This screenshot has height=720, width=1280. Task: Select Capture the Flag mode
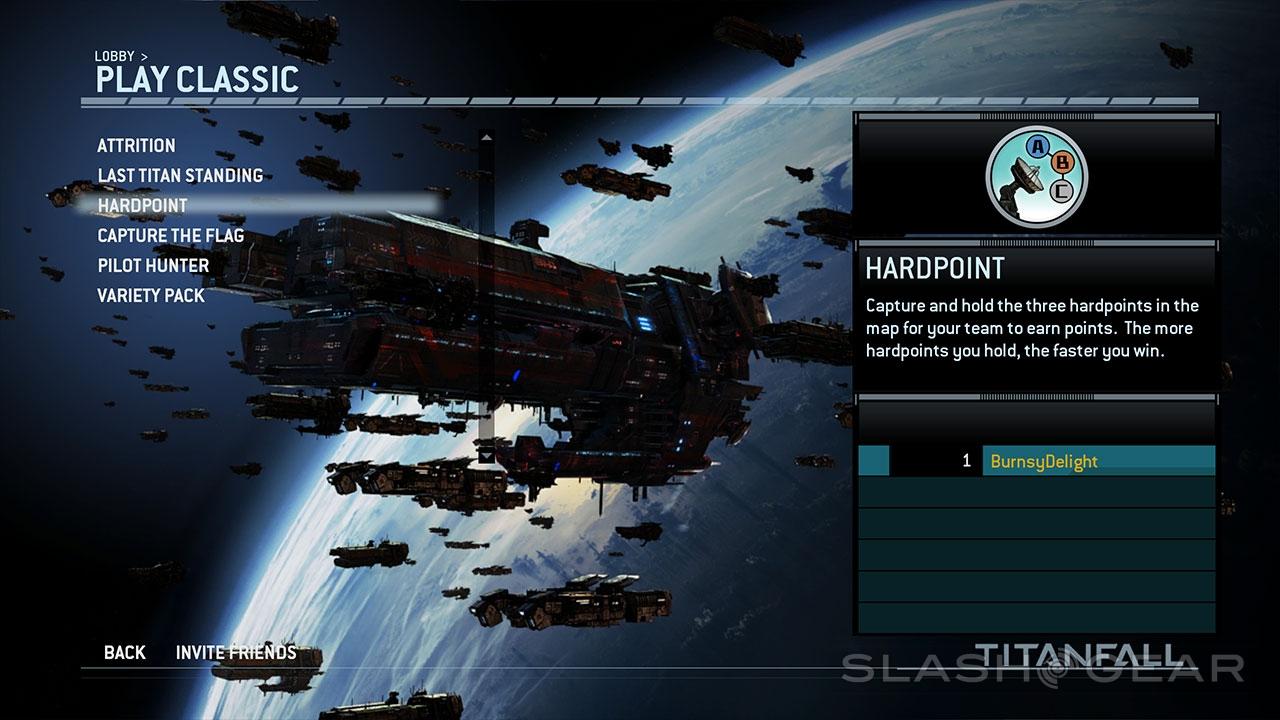pos(170,236)
